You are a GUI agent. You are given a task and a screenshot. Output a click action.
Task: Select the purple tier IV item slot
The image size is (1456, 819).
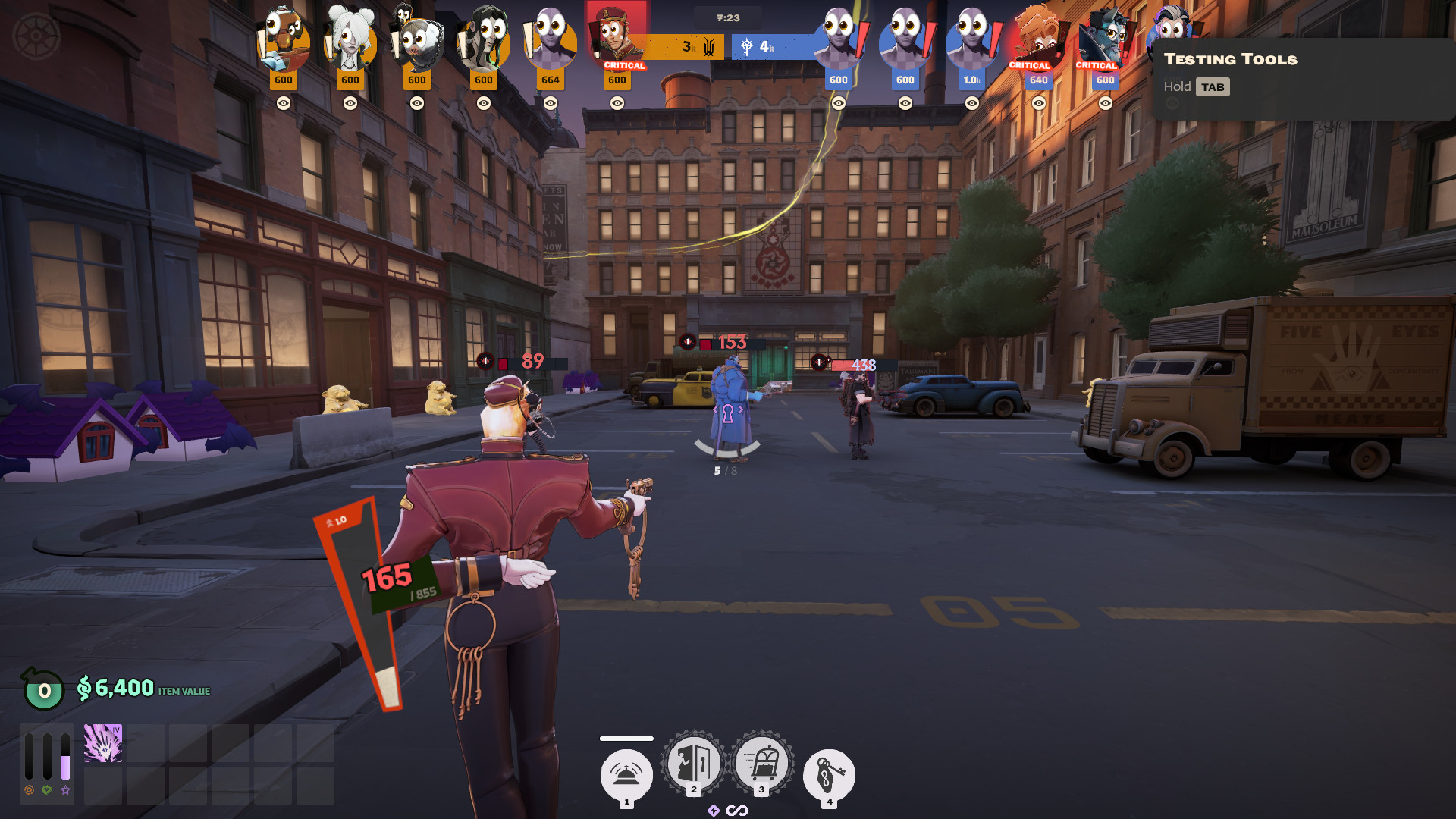pyautogui.click(x=103, y=743)
